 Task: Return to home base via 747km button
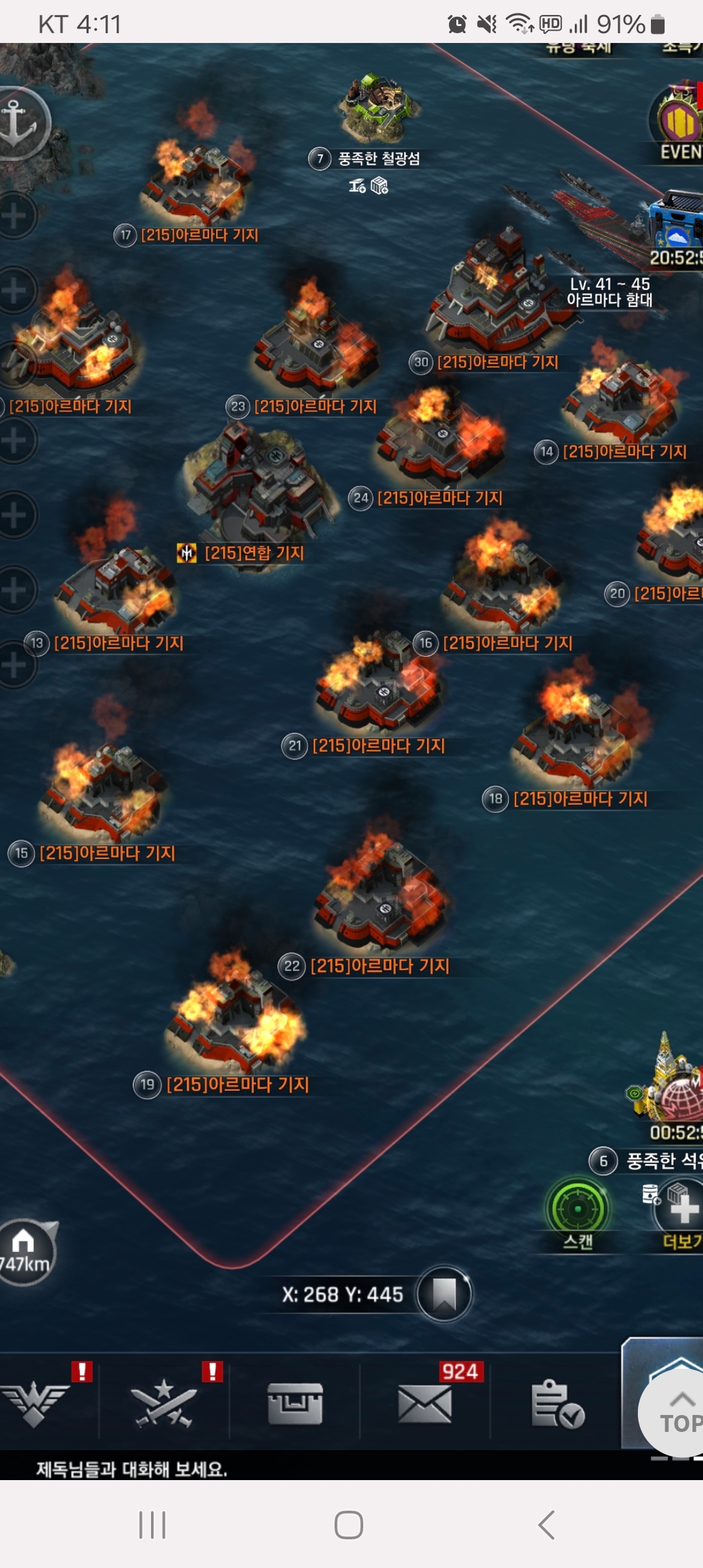tap(25, 1252)
